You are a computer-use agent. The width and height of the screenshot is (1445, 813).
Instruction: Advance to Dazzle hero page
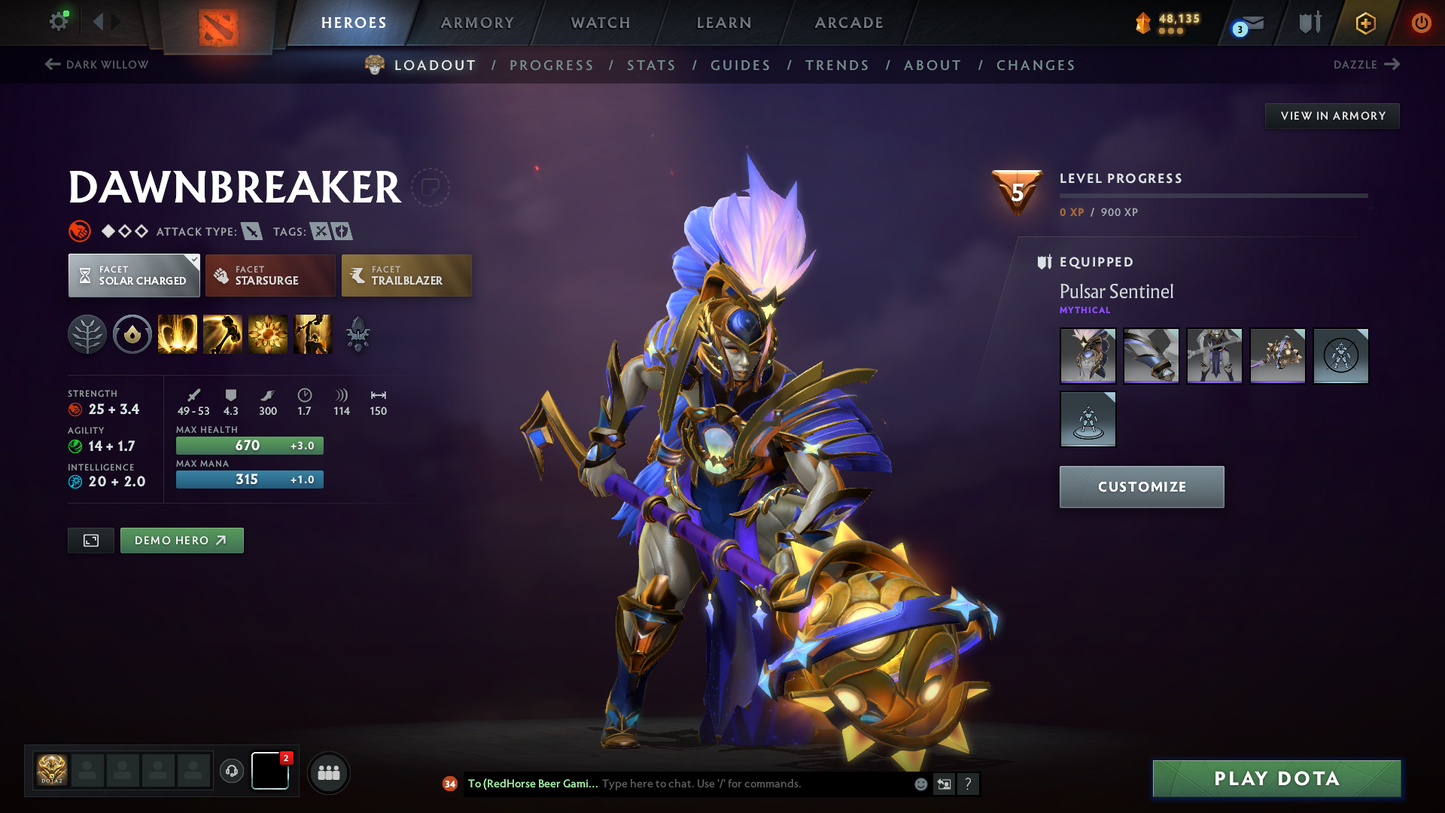pyautogui.click(x=1367, y=64)
